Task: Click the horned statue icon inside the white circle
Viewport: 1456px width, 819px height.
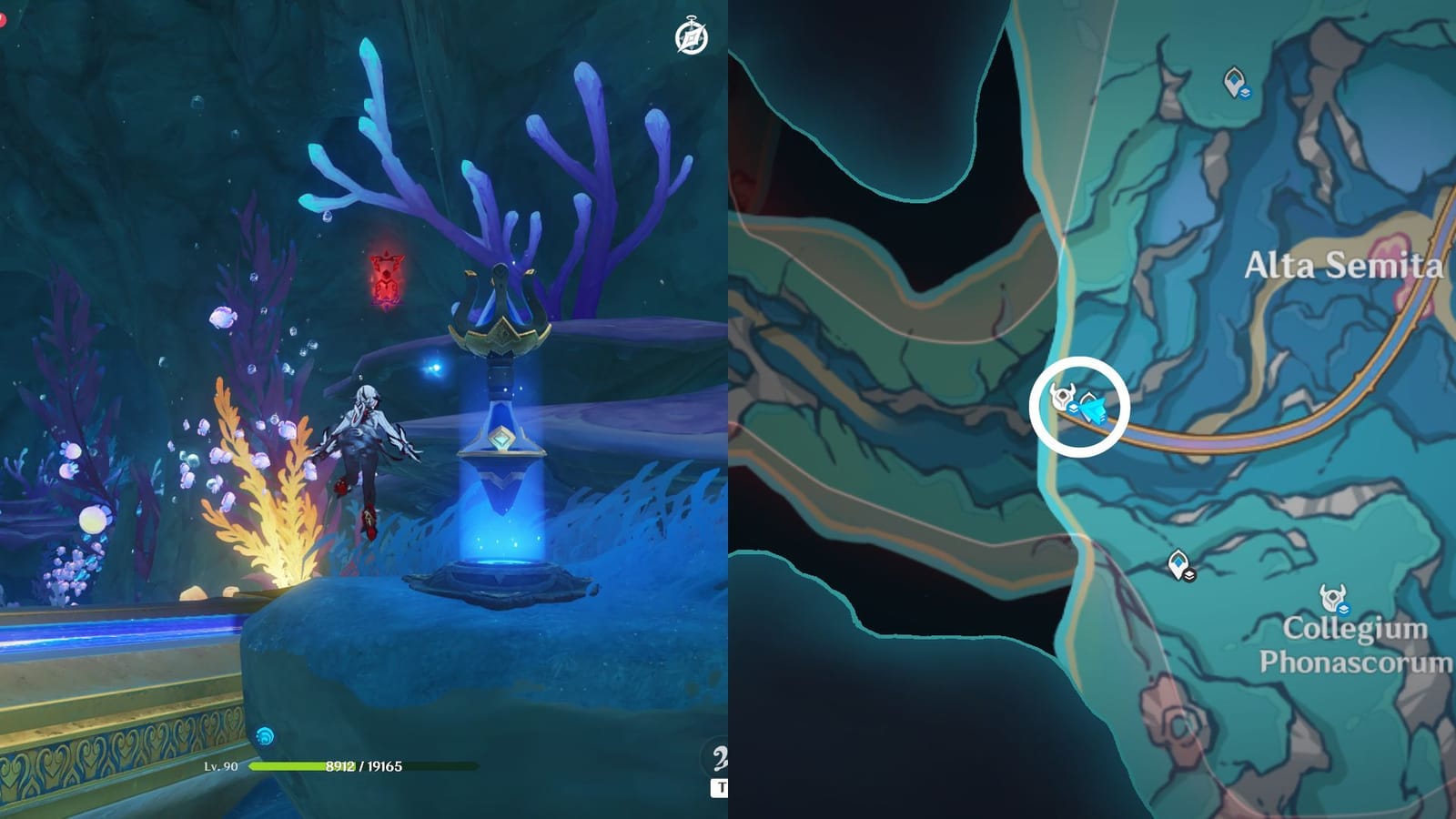Action: tap(1062, 397)
